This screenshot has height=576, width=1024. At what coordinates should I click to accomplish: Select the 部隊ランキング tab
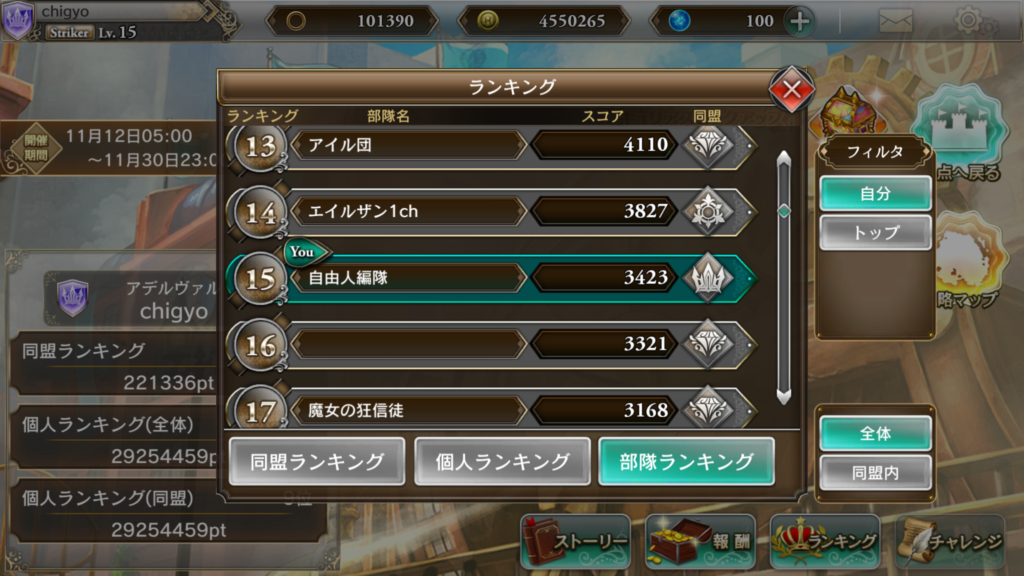pyautogui.click(x=686, y=461)
